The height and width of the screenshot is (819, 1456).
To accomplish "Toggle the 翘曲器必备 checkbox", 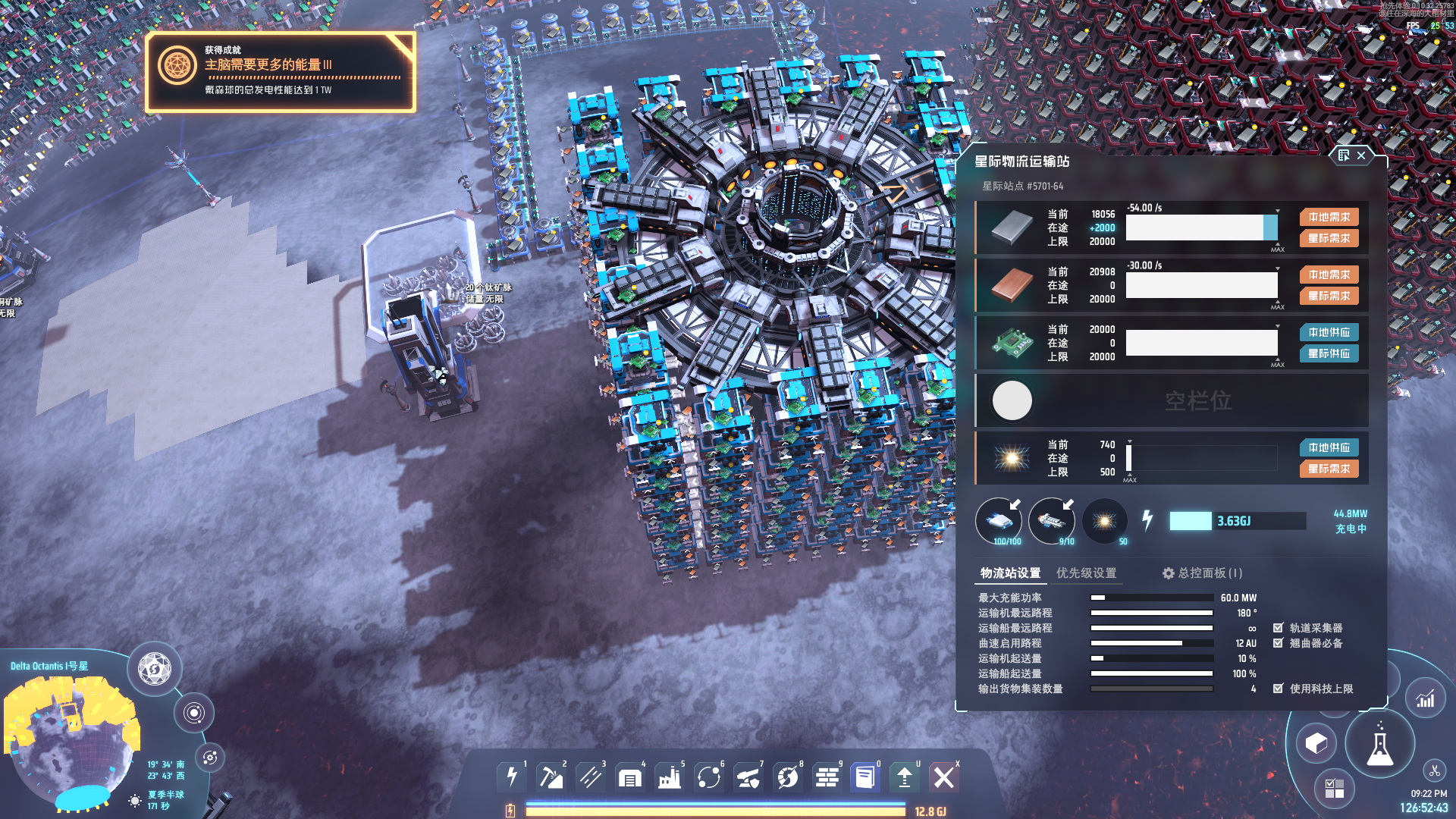I will pos(1279,643).
